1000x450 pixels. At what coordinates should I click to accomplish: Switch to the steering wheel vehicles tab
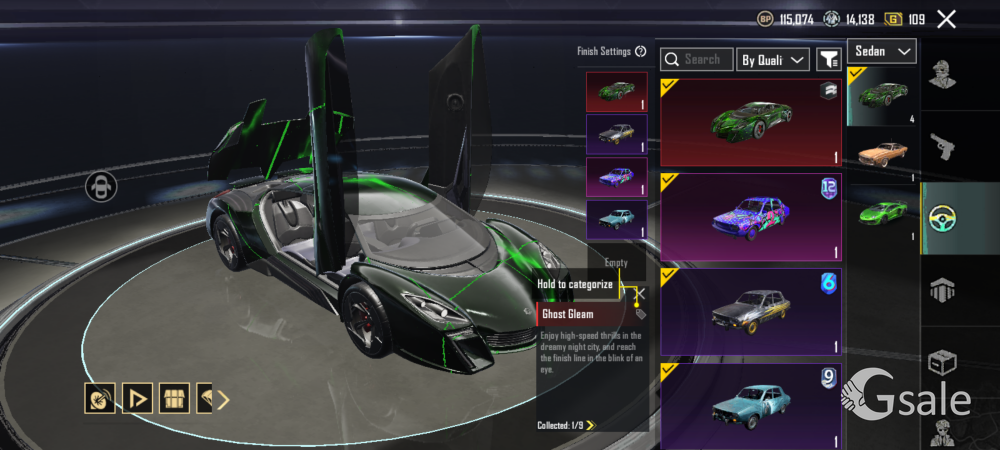943,219
